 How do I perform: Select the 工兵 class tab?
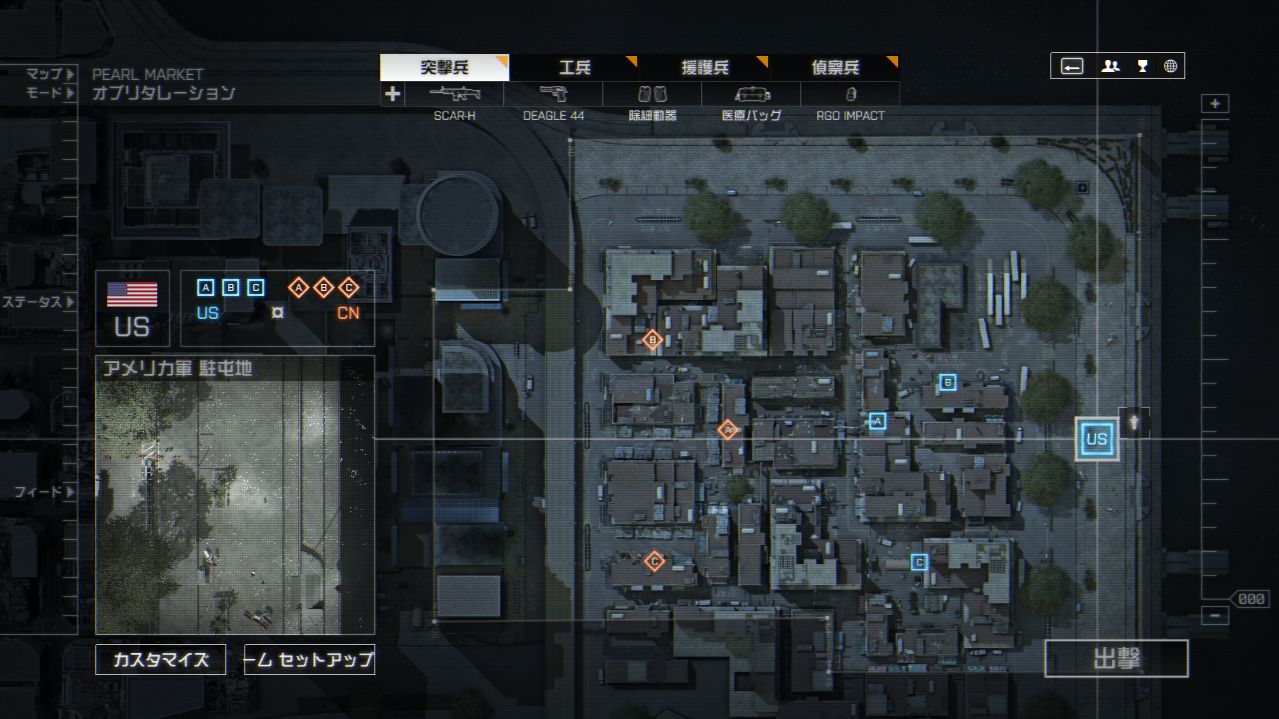click(574, 68)
